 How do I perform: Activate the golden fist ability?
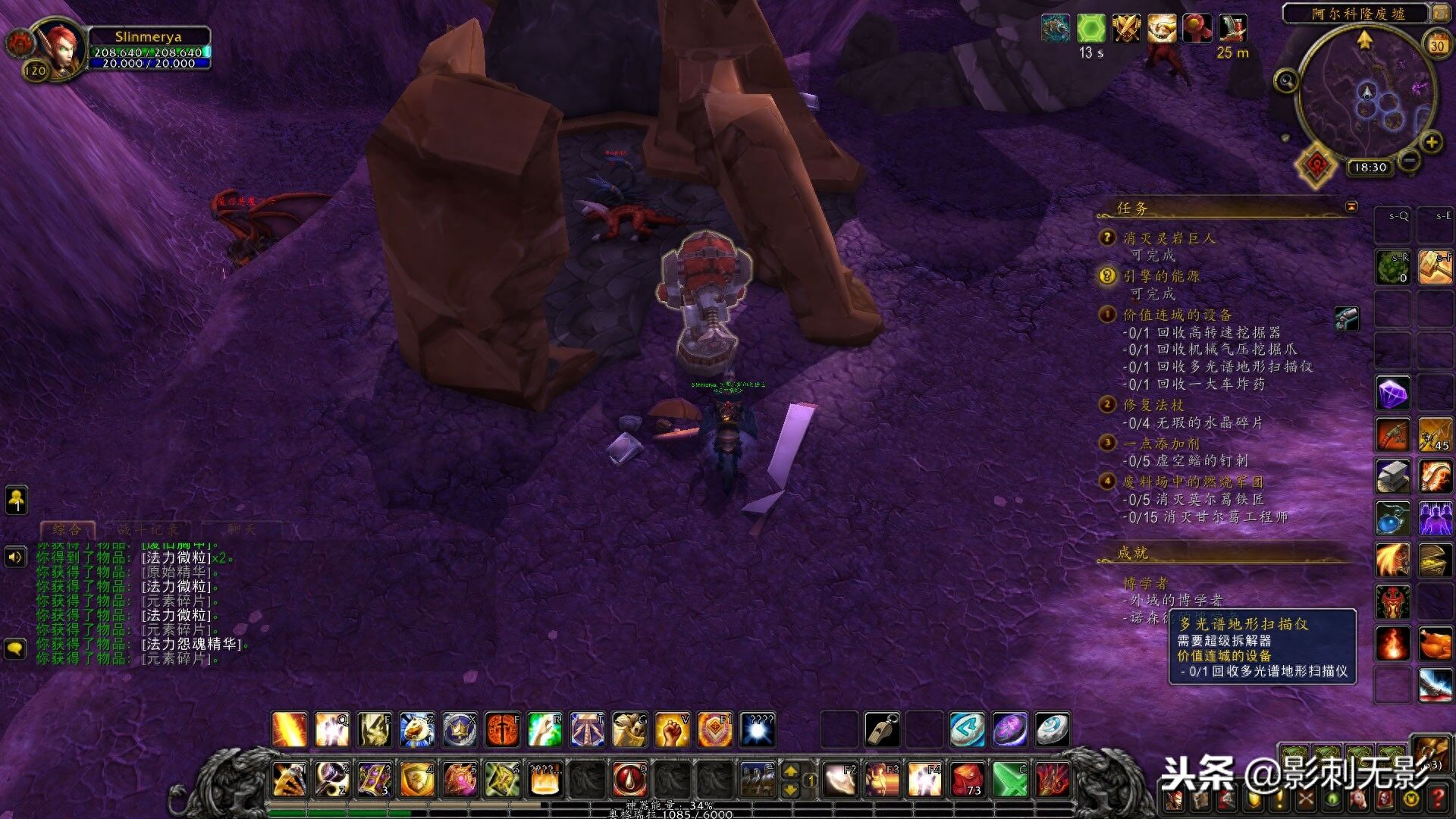[x=672, y=730]
